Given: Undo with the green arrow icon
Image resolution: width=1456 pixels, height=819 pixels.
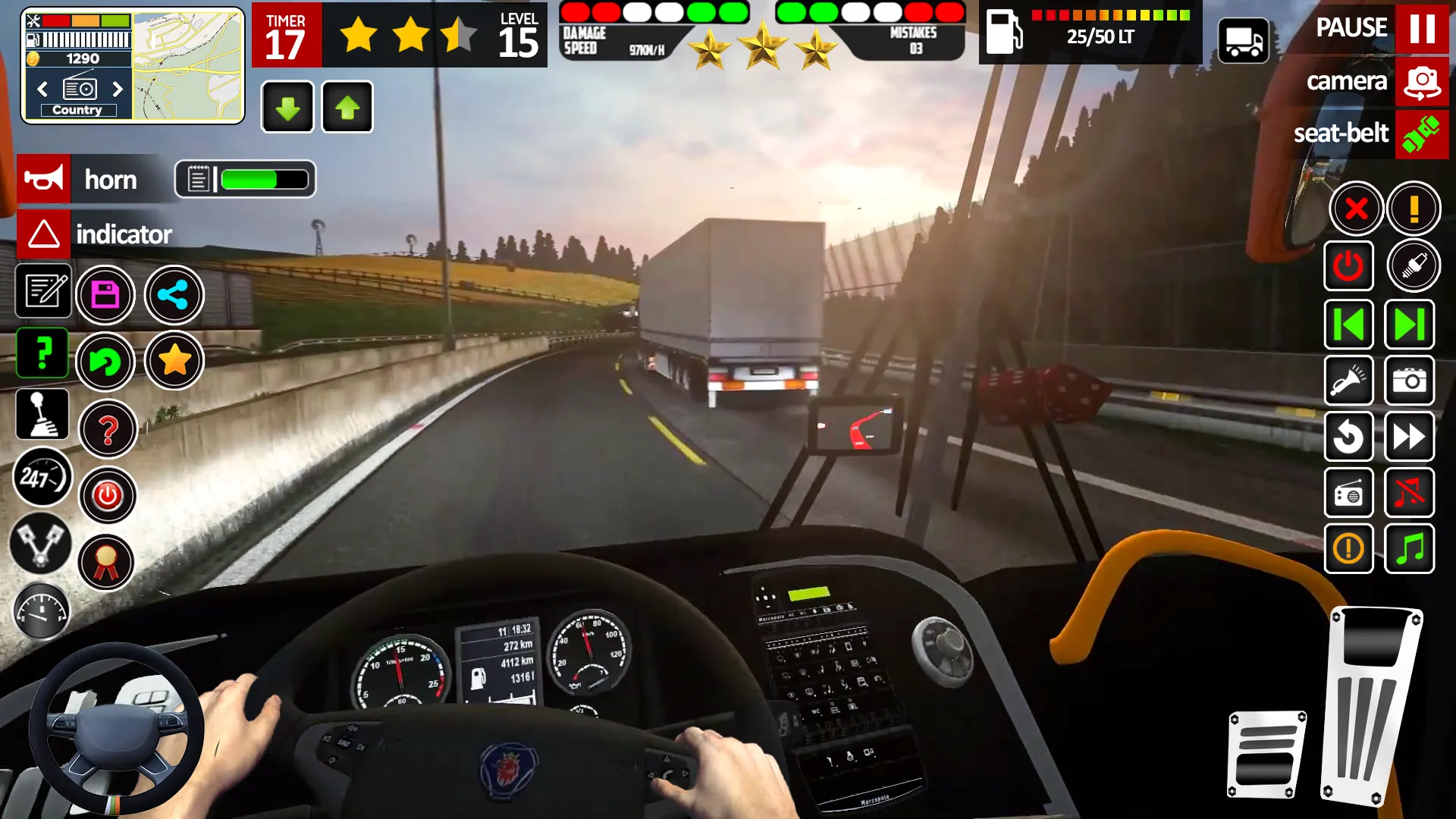Looking at the screenshot, I should (x=108, y=362).
